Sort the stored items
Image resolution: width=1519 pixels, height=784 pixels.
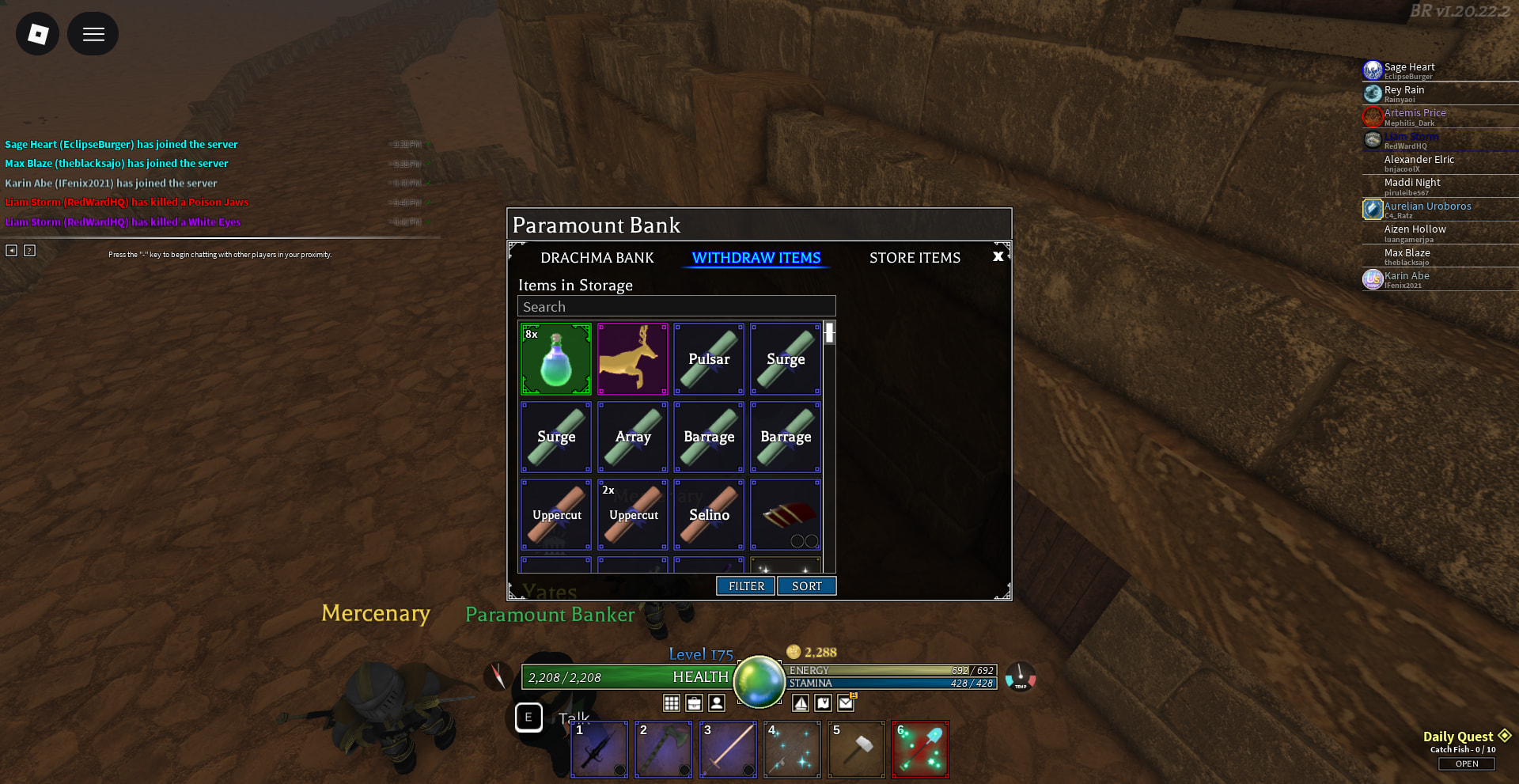click(x=806, y=586)
